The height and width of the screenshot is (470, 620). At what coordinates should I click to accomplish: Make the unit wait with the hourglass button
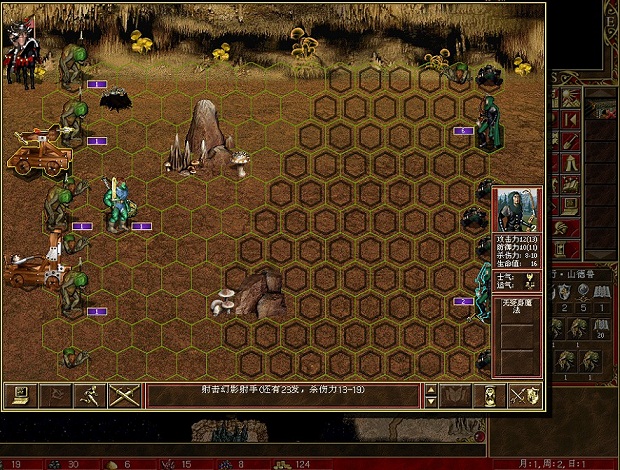tap(491, 396)
